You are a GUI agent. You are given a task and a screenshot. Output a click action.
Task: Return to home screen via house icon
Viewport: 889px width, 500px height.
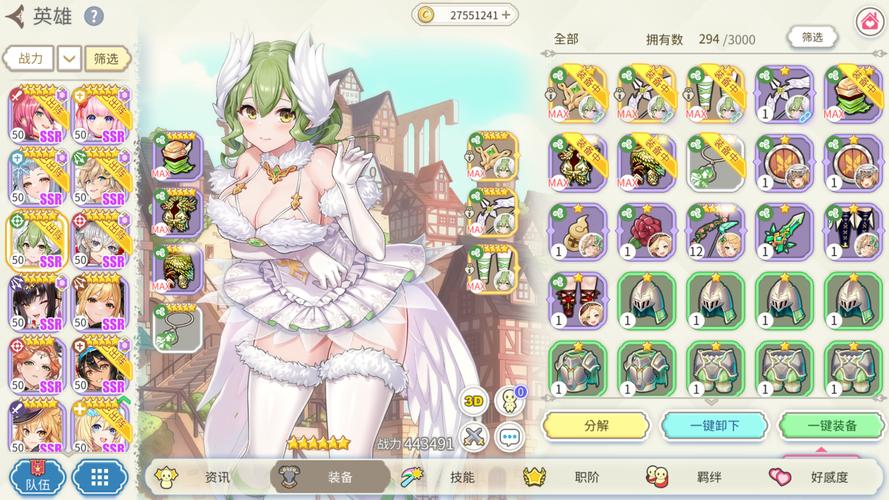point(869,20)
